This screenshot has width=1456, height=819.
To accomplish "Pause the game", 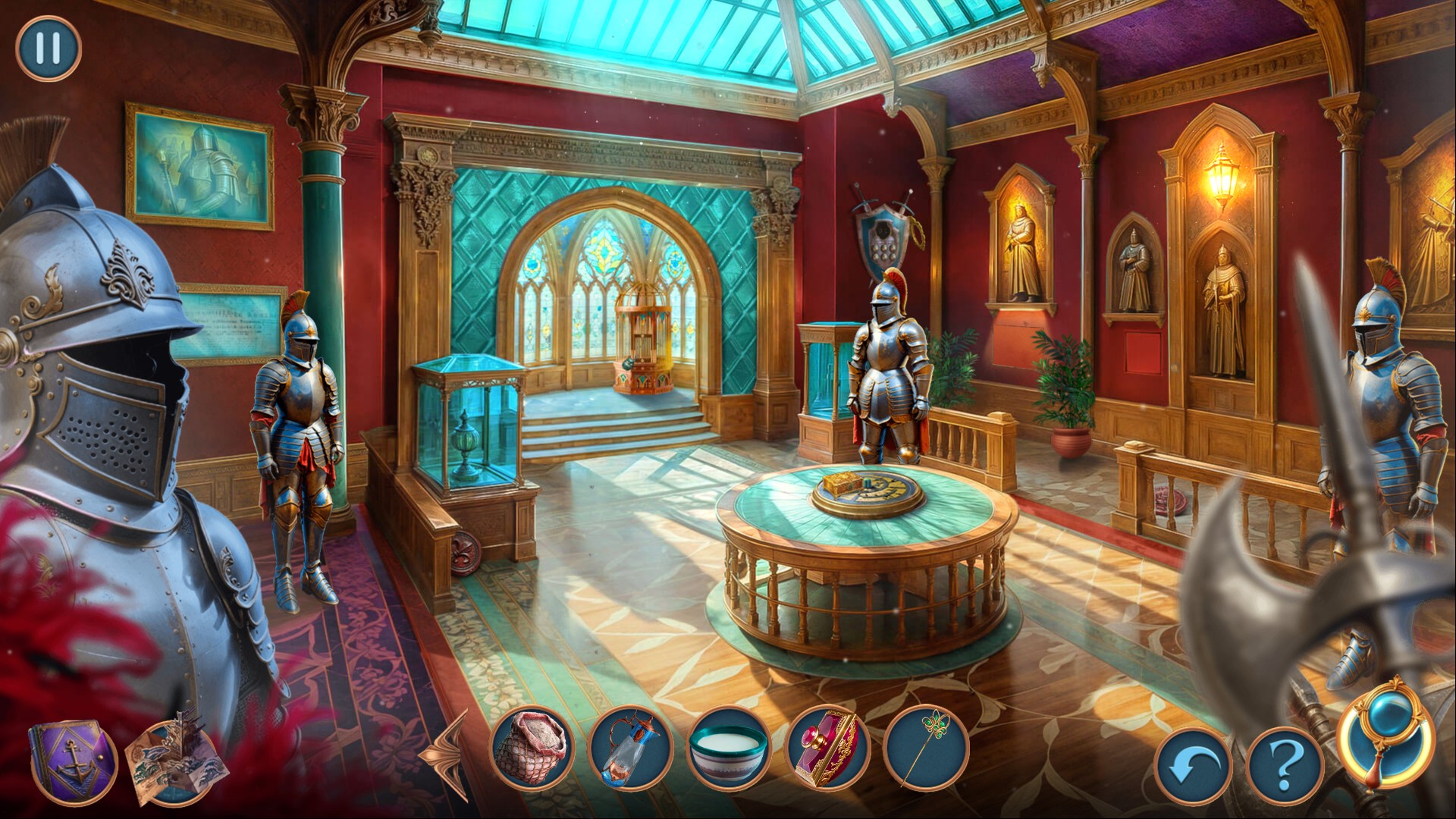I will pos(48,48).
